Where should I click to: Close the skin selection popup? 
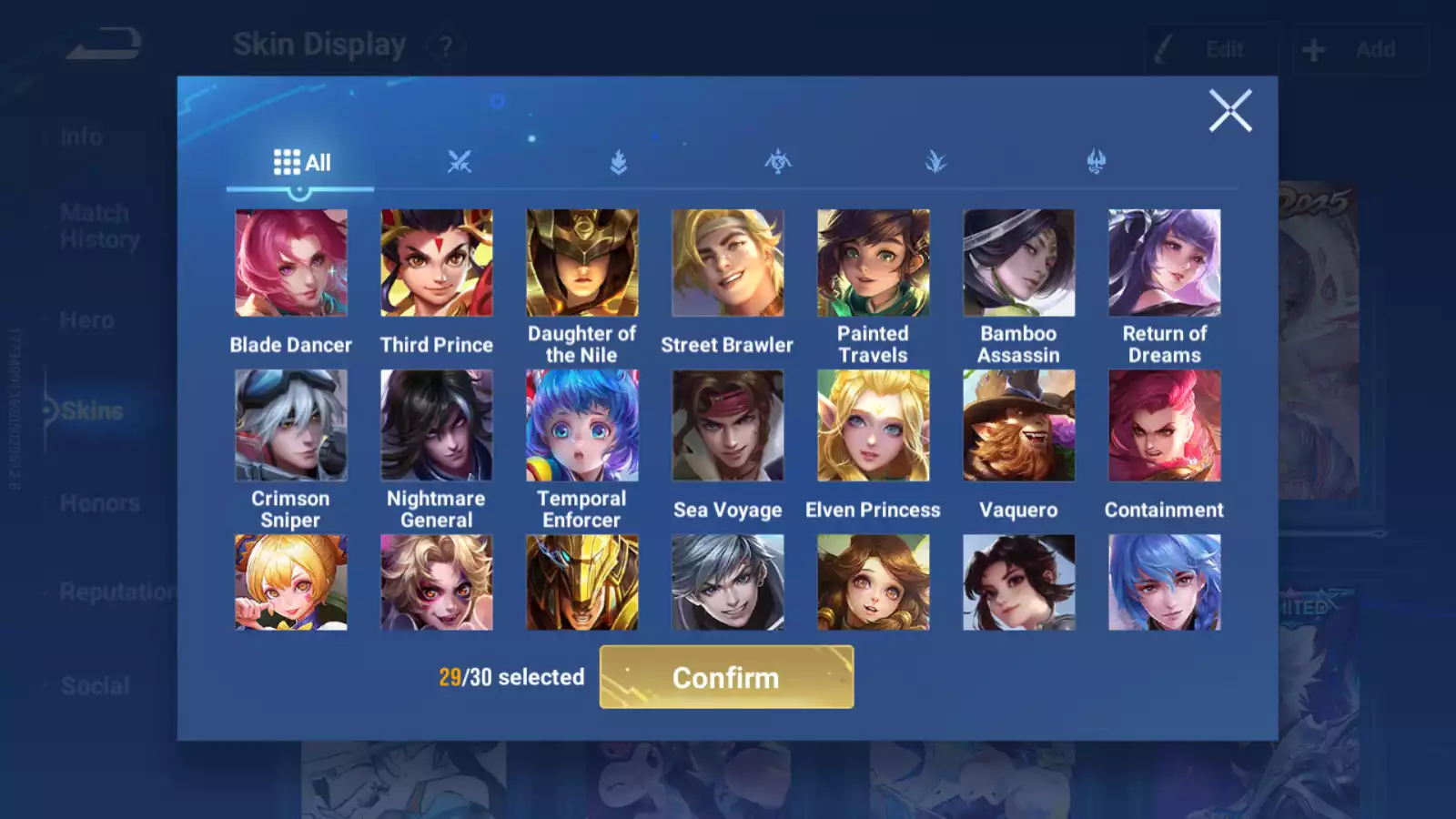coord(1229,111)
